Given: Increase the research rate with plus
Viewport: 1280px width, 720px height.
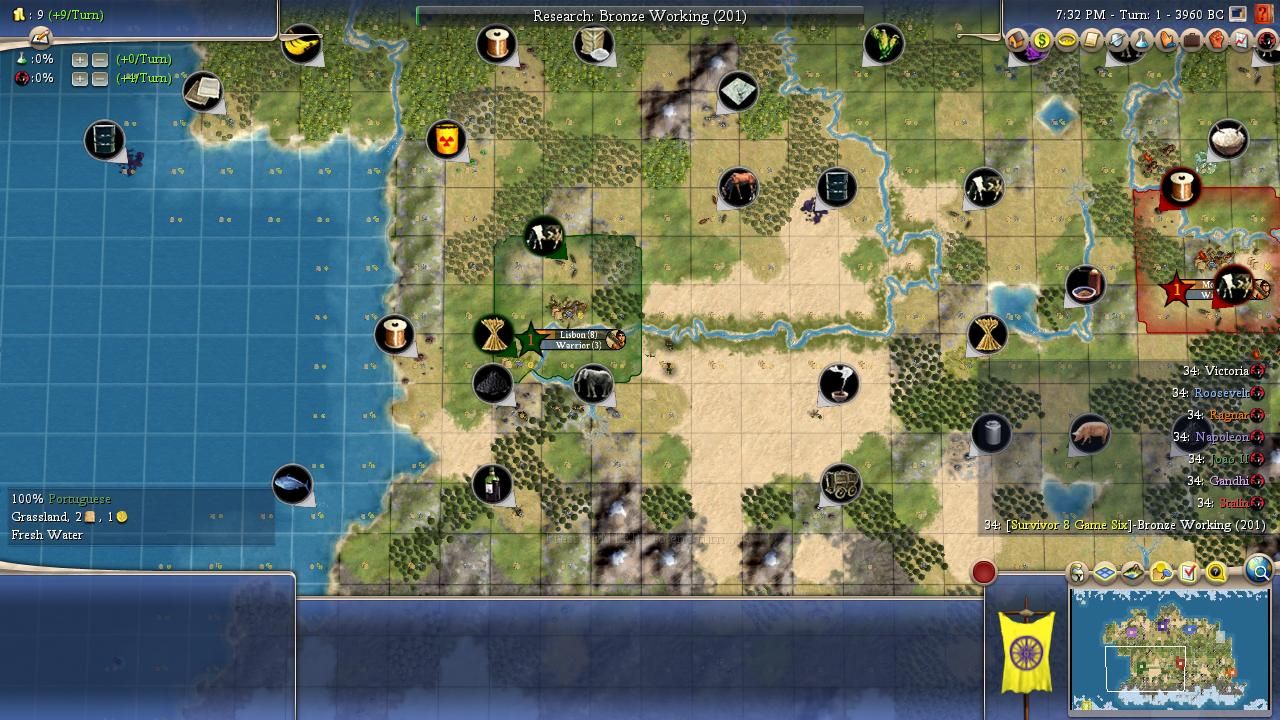Looking at the screenshot, I should [80, 59].
